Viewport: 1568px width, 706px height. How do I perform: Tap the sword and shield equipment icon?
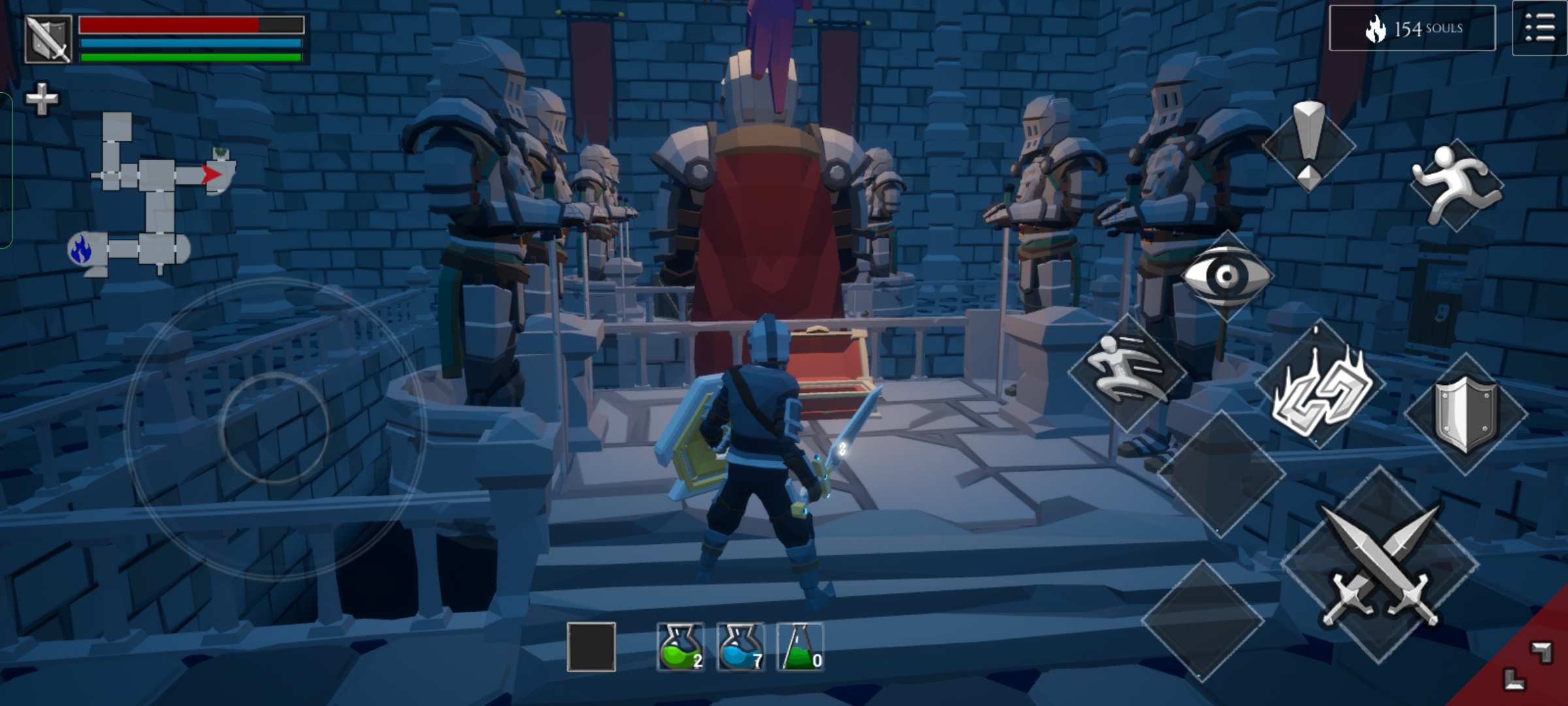click(x=48, y=39)
